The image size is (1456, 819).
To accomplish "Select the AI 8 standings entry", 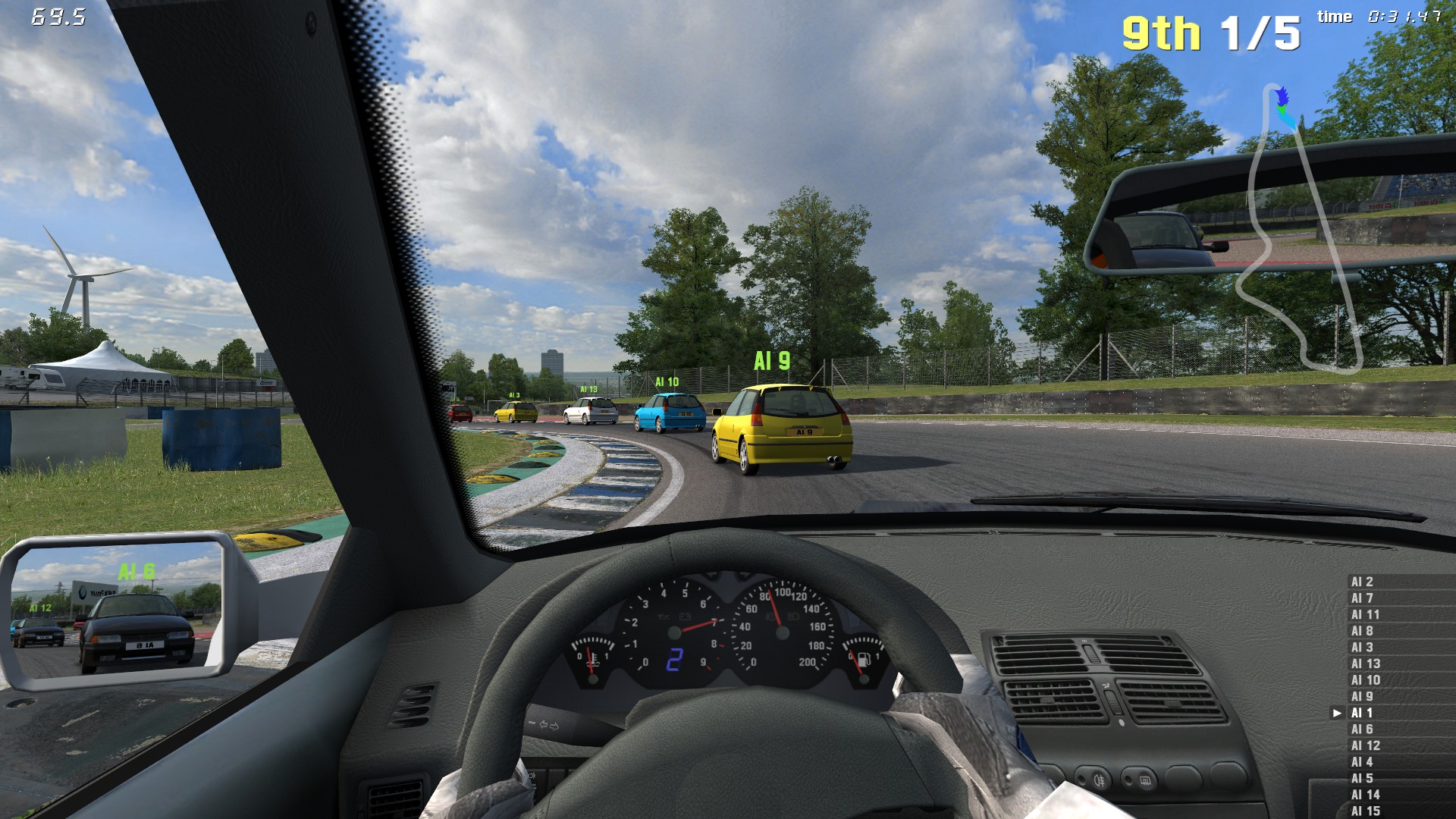I will click(1363, 631).
